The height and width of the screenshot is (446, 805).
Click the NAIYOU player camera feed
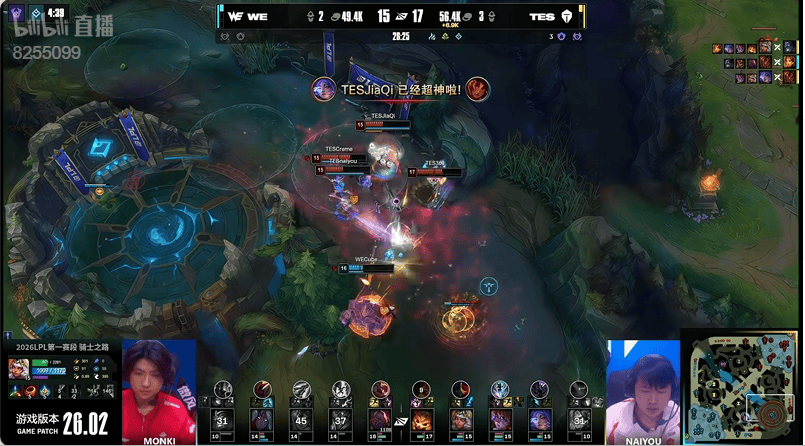642,390
